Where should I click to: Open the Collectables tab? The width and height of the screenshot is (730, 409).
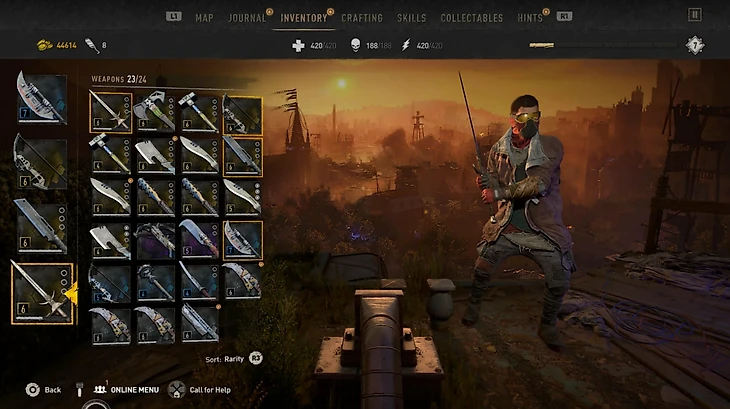(469, 17)
